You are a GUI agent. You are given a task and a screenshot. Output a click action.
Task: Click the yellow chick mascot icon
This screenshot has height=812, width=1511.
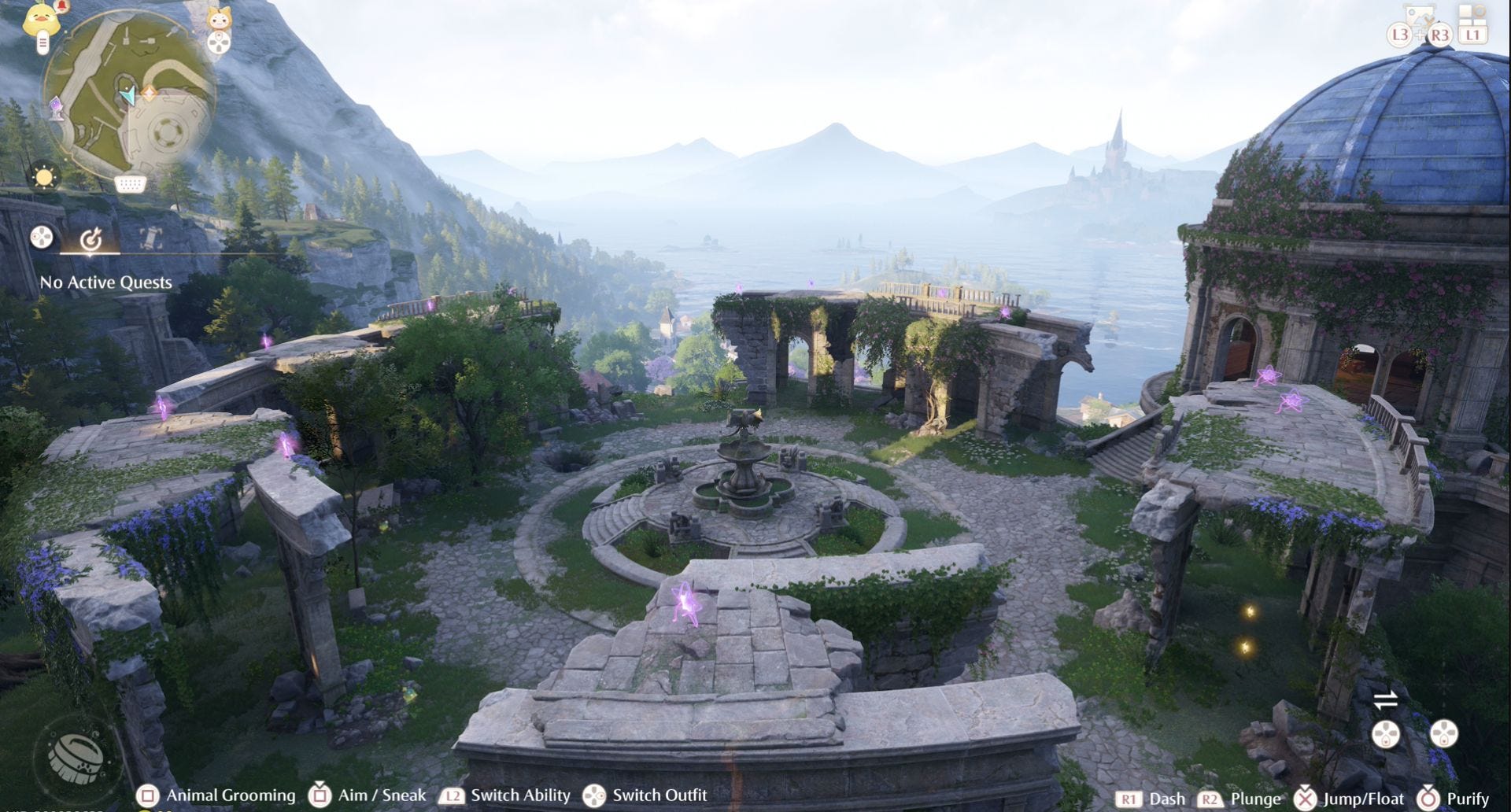coord(41,17)
